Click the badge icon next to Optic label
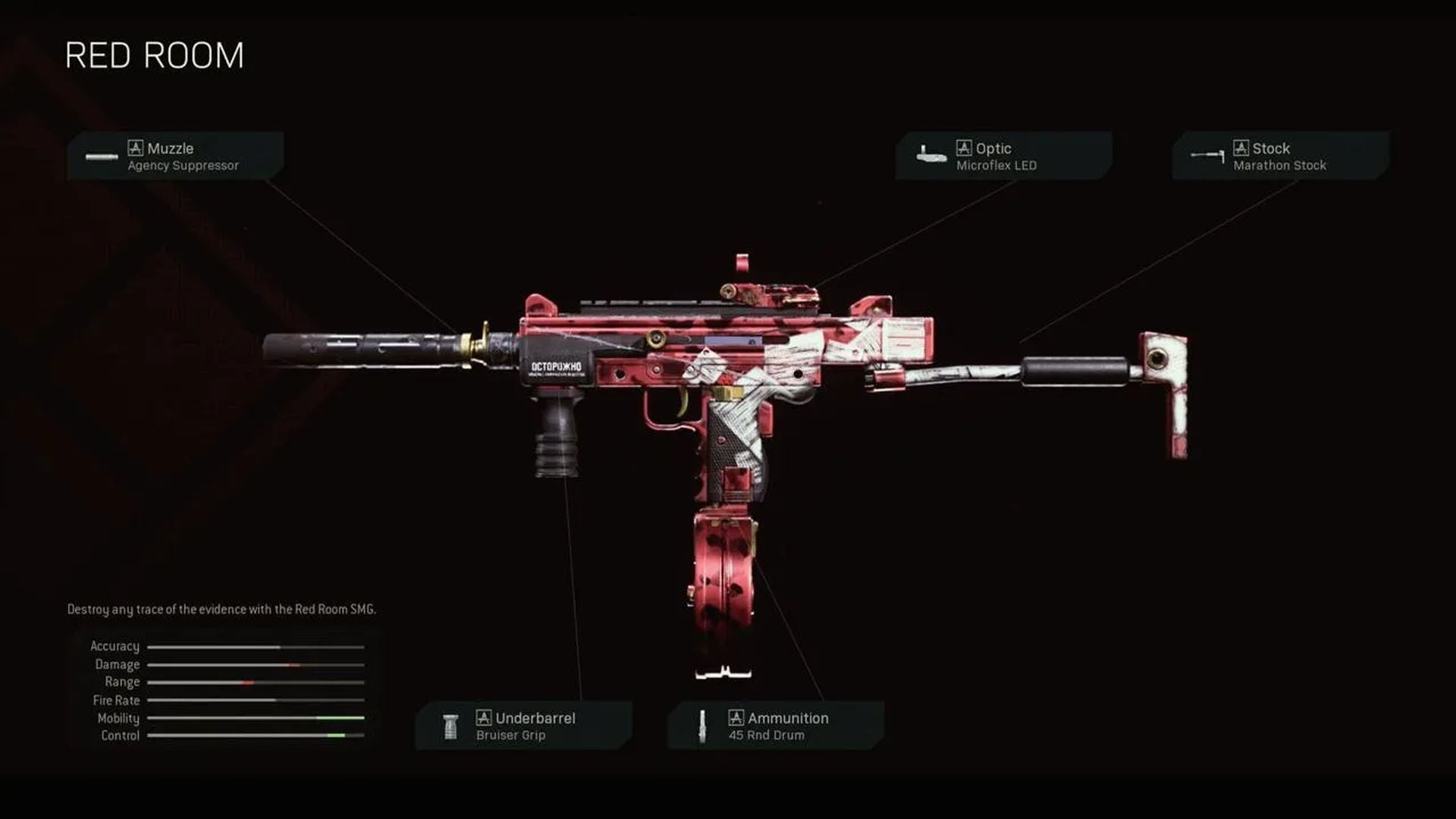 963,148
